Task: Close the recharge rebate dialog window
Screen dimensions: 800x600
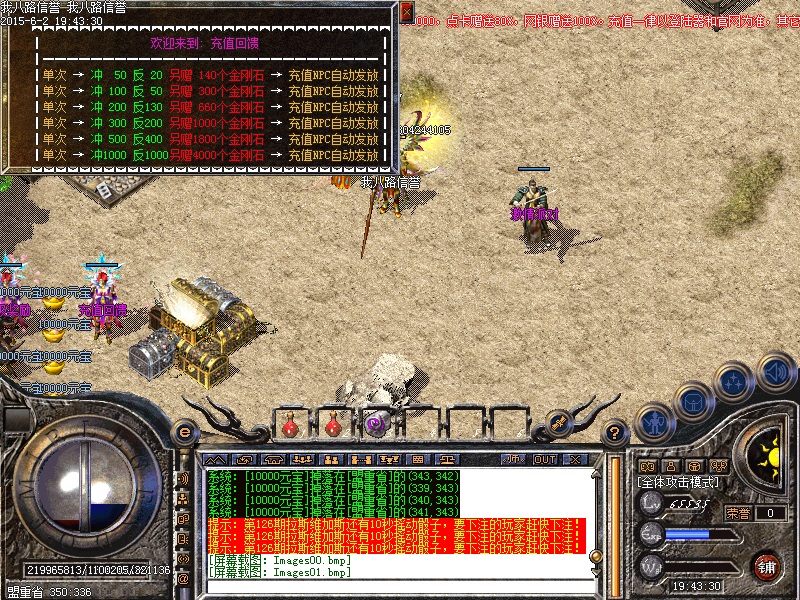Action: tap(406, 13)
